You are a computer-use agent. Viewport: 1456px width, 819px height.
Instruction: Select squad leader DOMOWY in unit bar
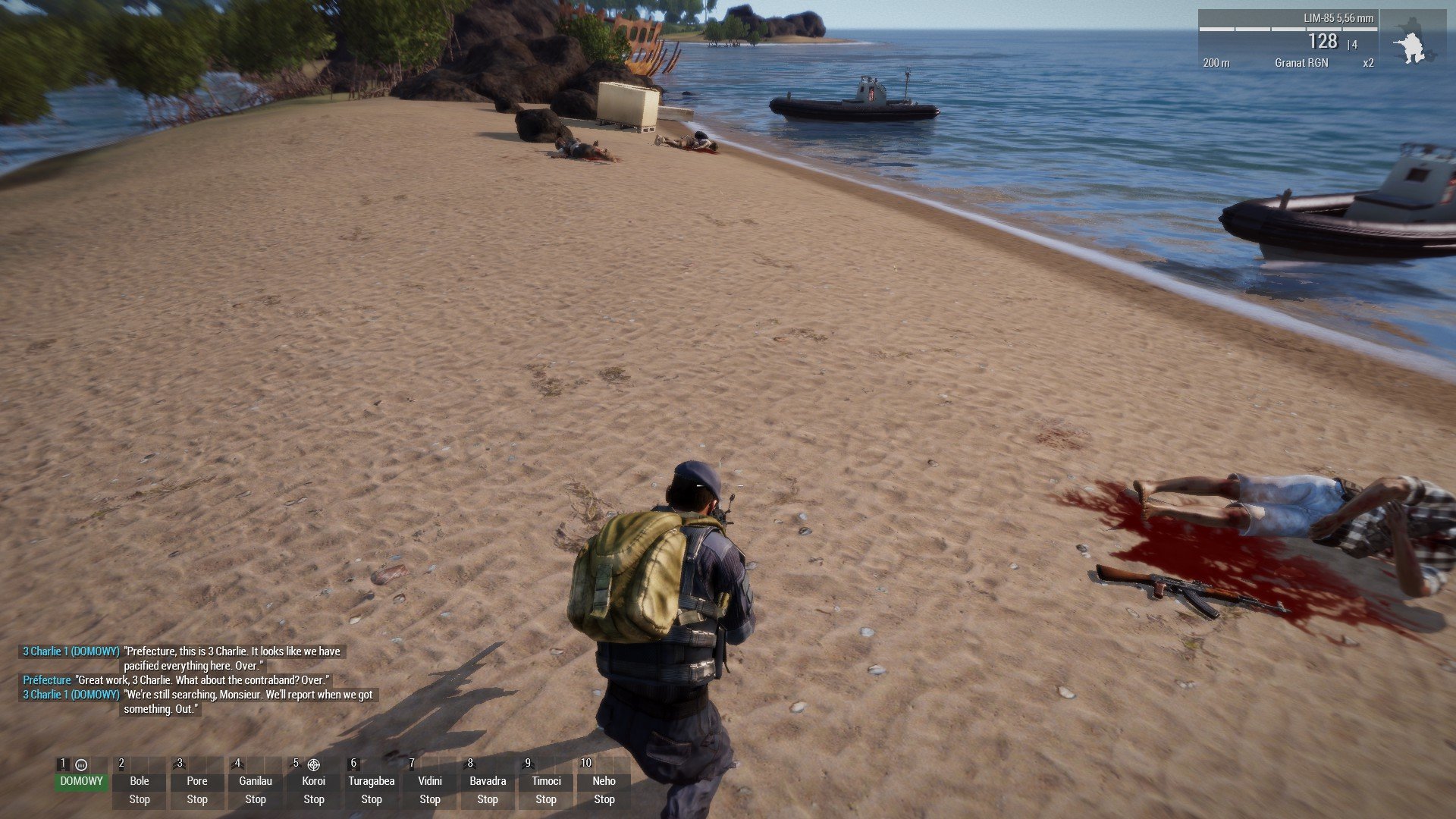81,780
